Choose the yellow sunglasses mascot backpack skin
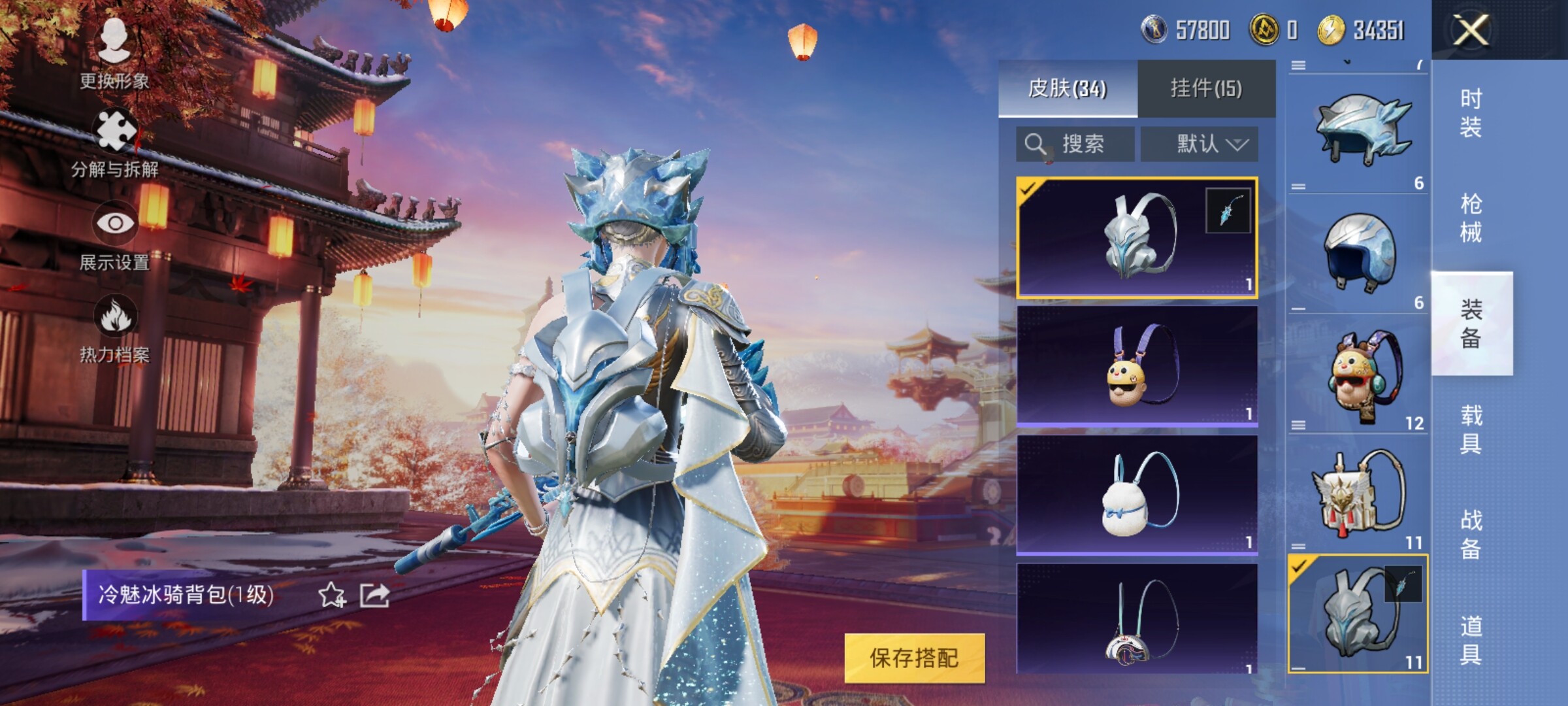This screenshot has width=1568, height=706. pos(1137,365)
